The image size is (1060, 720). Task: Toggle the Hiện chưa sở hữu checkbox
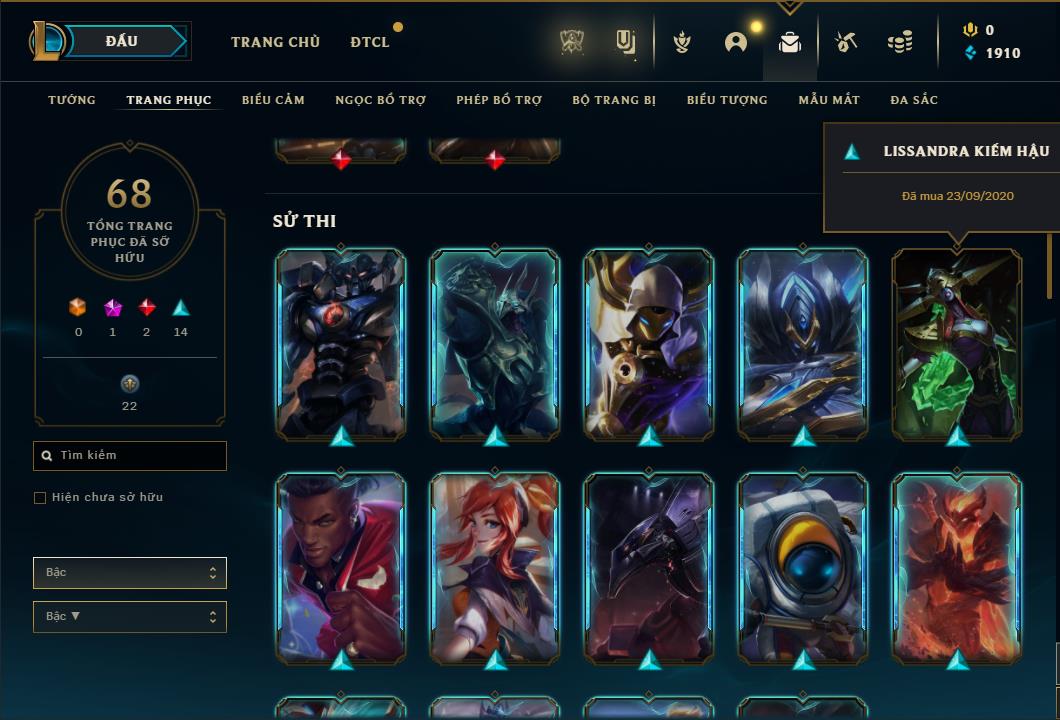coord(40,498)
